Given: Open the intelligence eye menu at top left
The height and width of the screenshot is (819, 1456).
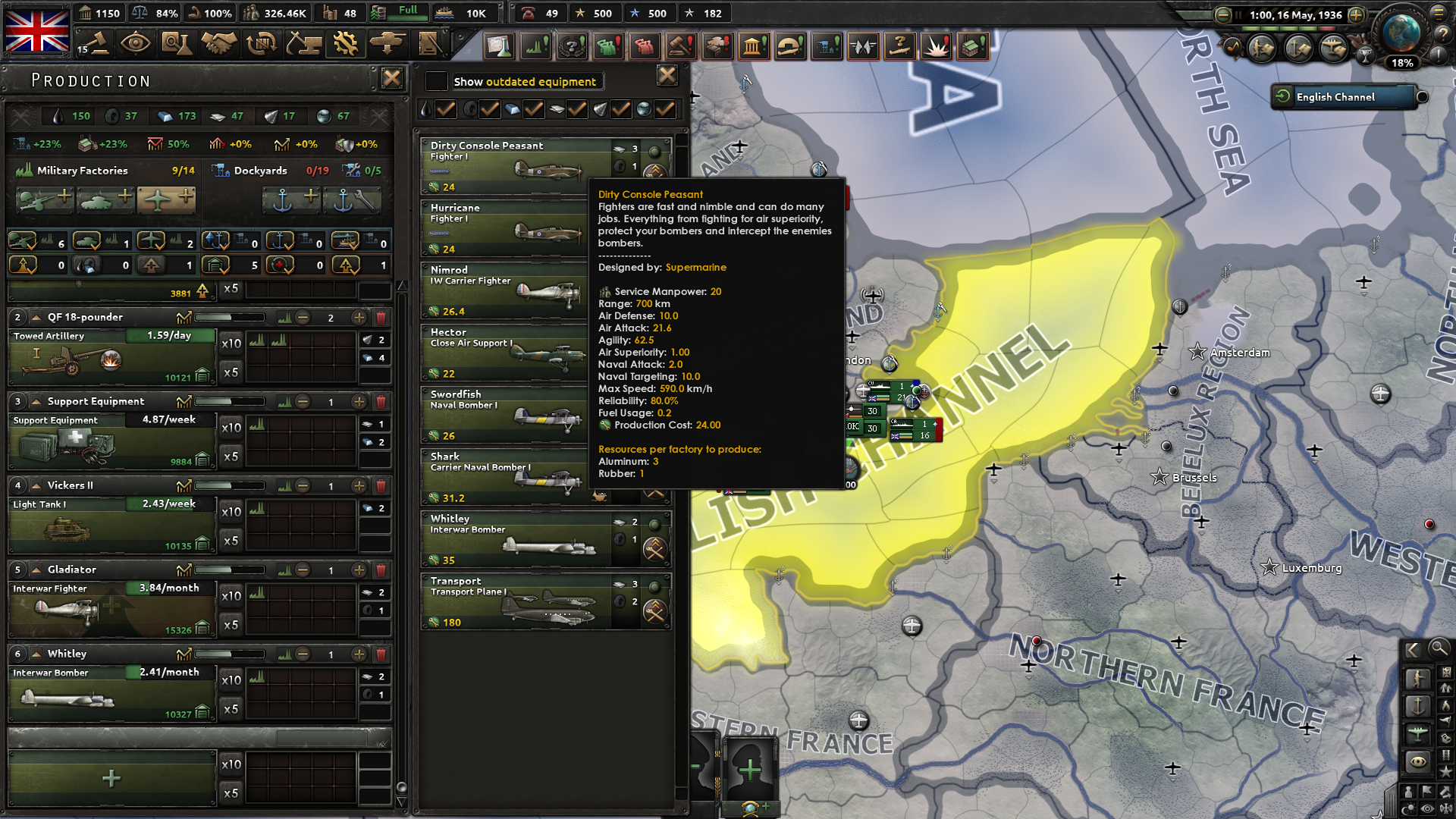Looking at the screenshot, I should [x=136, y=44].
